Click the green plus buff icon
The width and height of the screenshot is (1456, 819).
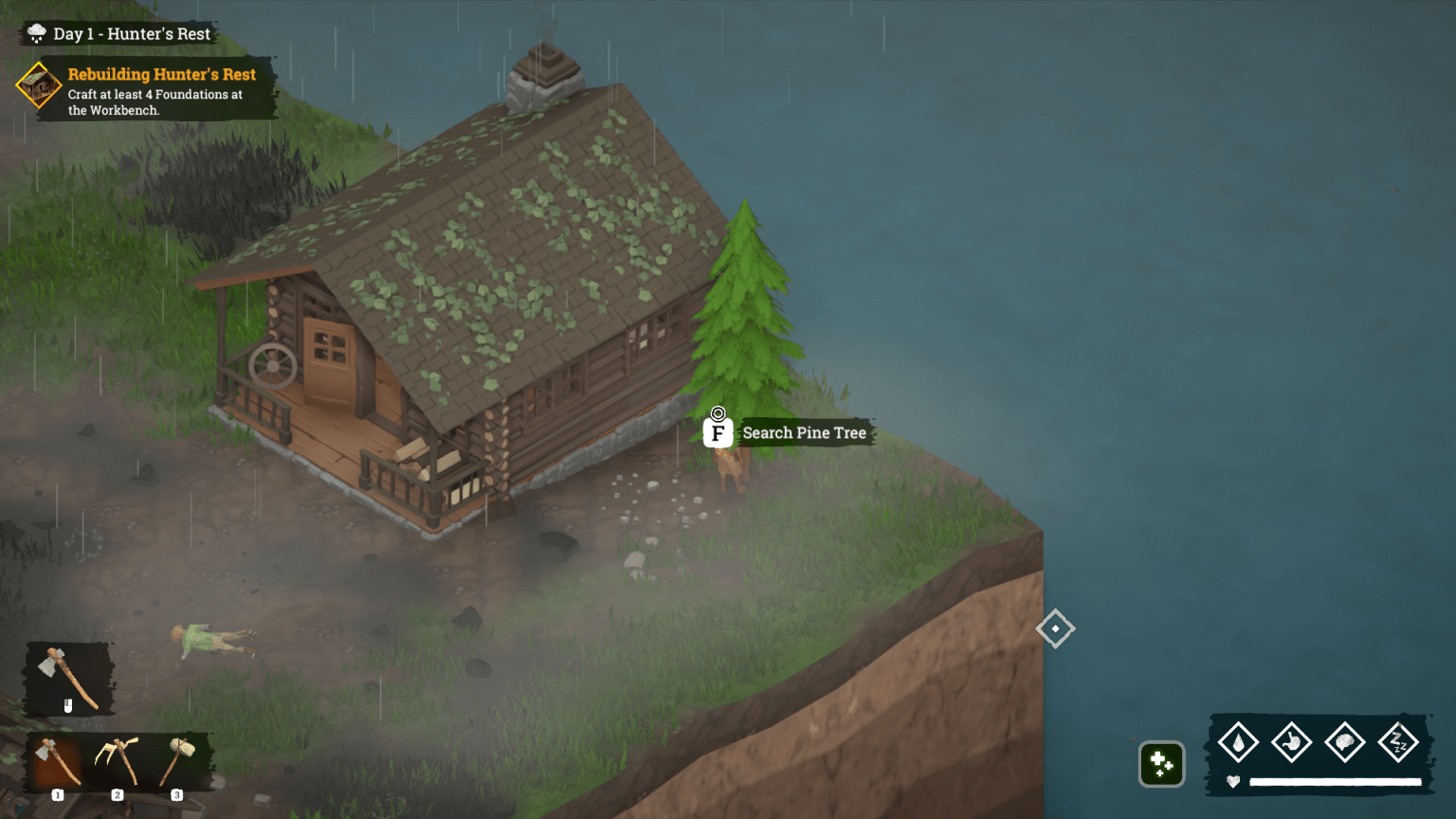[x=1161, y=763]
